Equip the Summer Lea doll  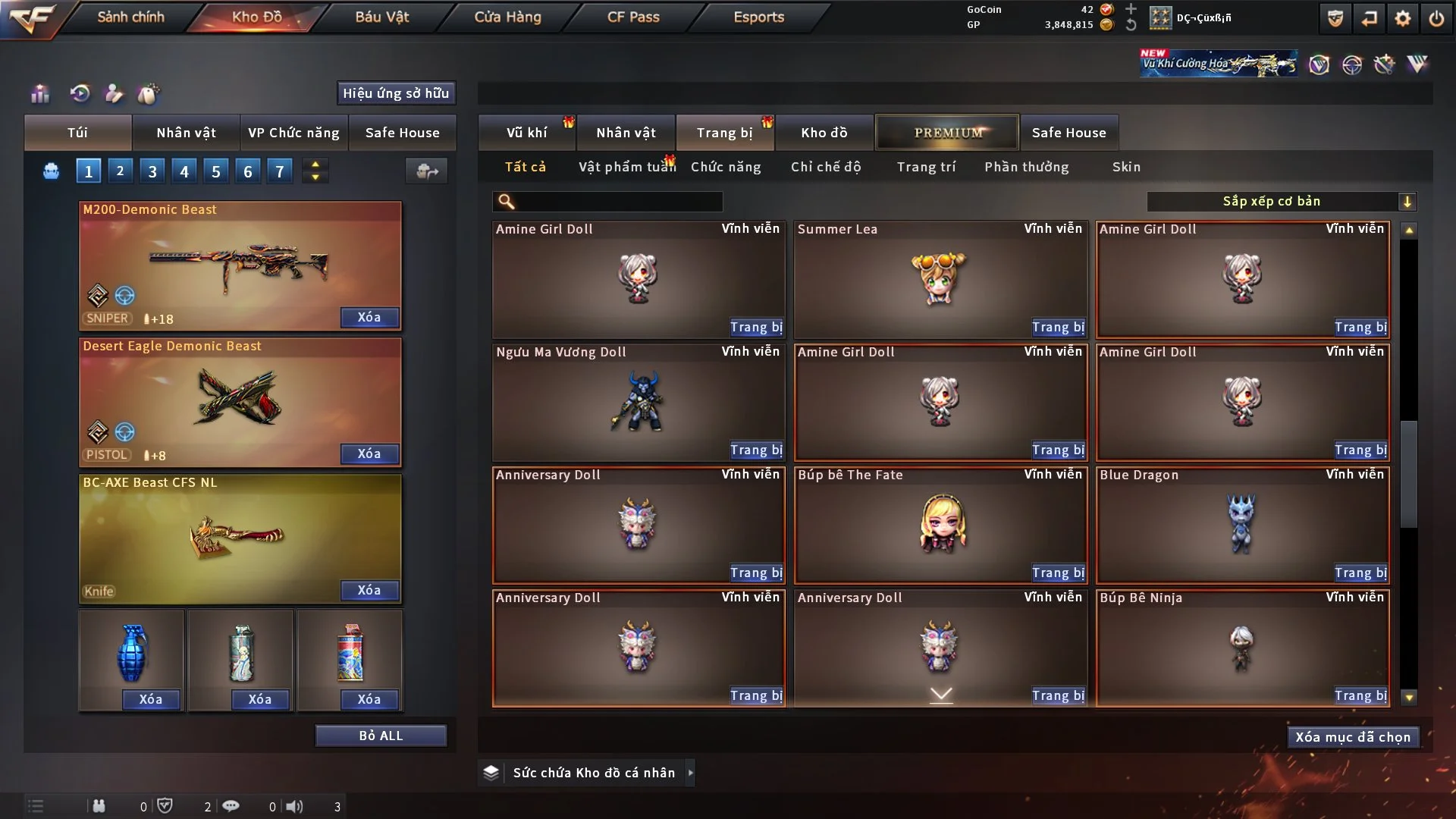pyautogui.click(x=1058, y=327)
